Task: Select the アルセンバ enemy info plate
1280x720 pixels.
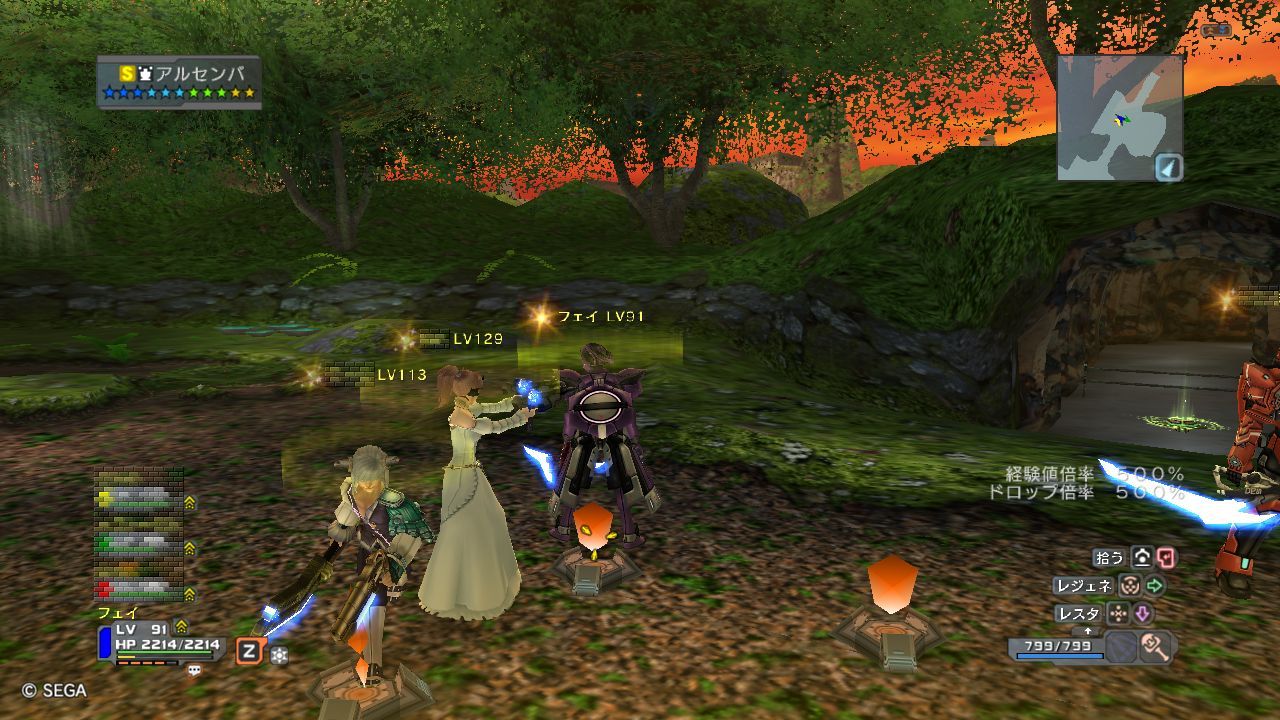Action: (x=180, y=82)
